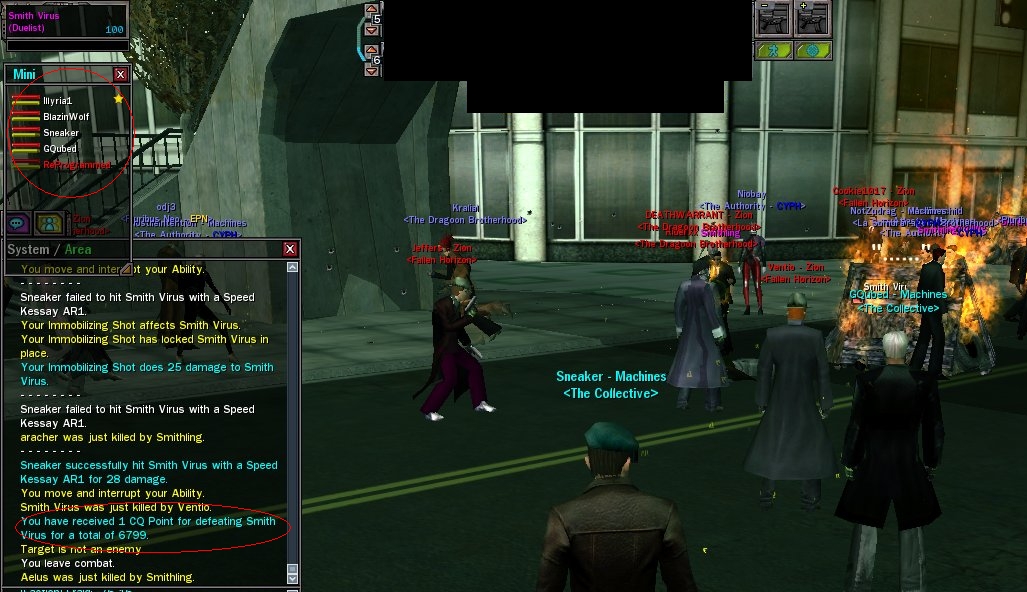
Task: Open the team members icon button
Action: point(47,223)
